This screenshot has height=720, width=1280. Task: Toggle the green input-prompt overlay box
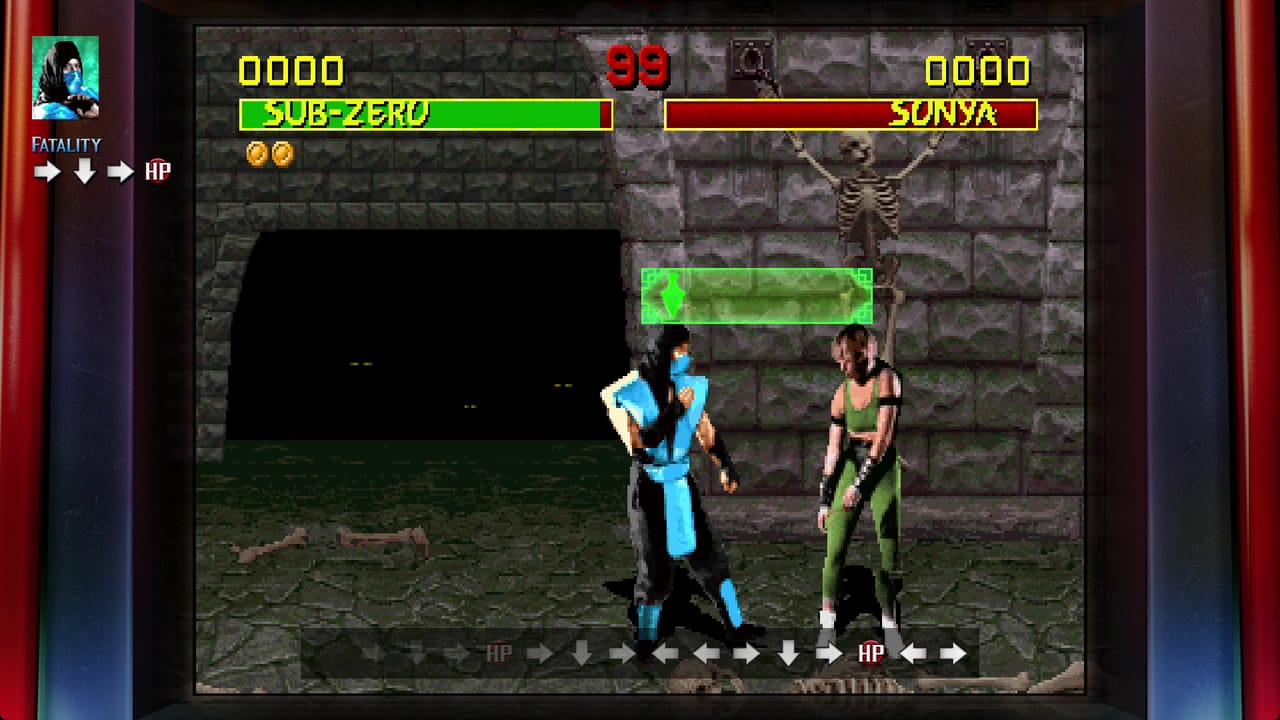(x=757, y=295)
